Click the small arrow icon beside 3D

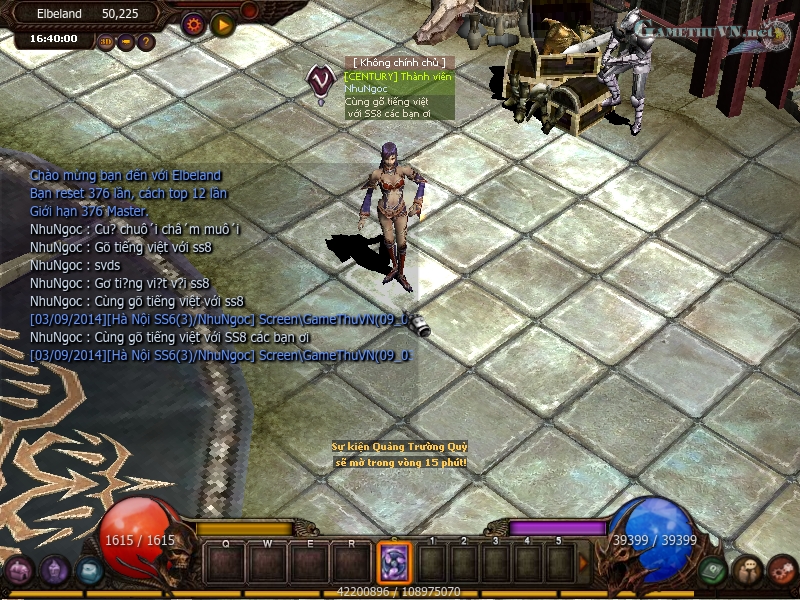click(126, 42)
